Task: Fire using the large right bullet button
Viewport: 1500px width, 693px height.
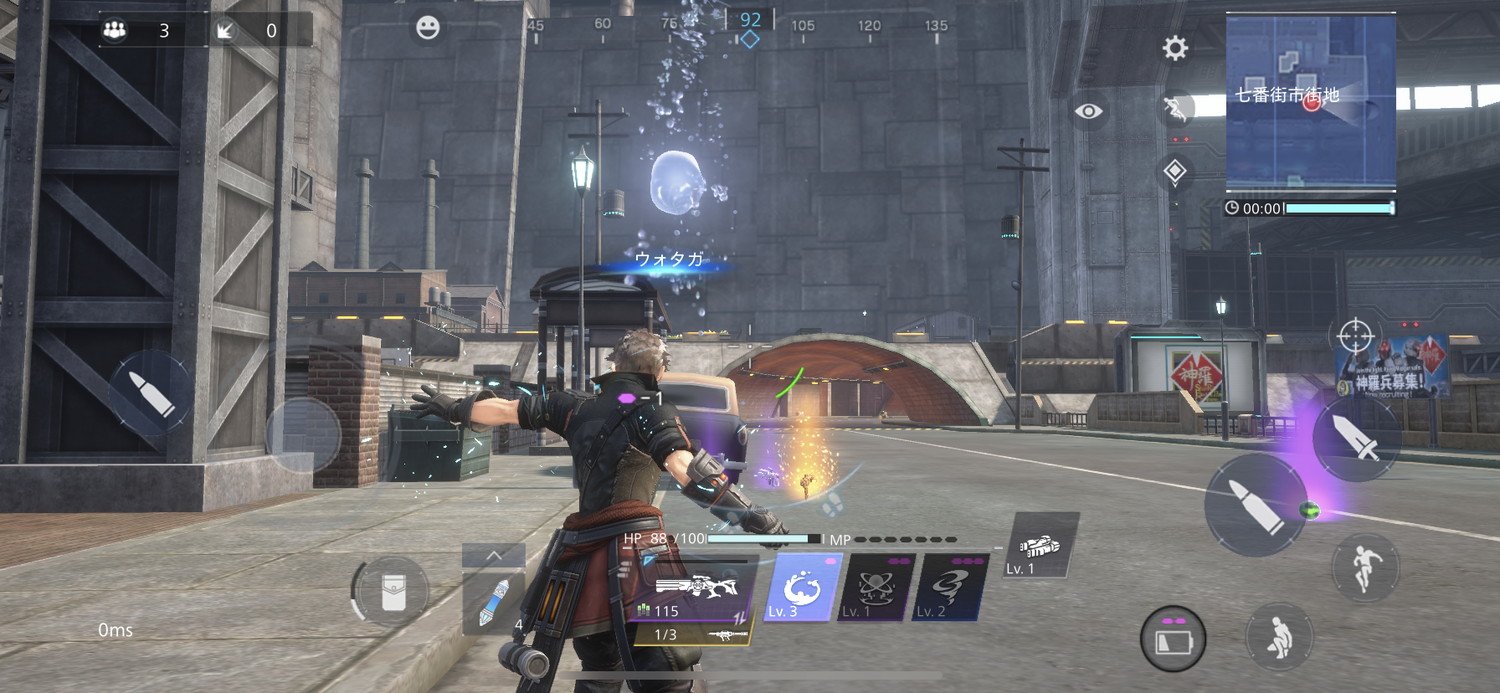Action: tap(1255, 507)
